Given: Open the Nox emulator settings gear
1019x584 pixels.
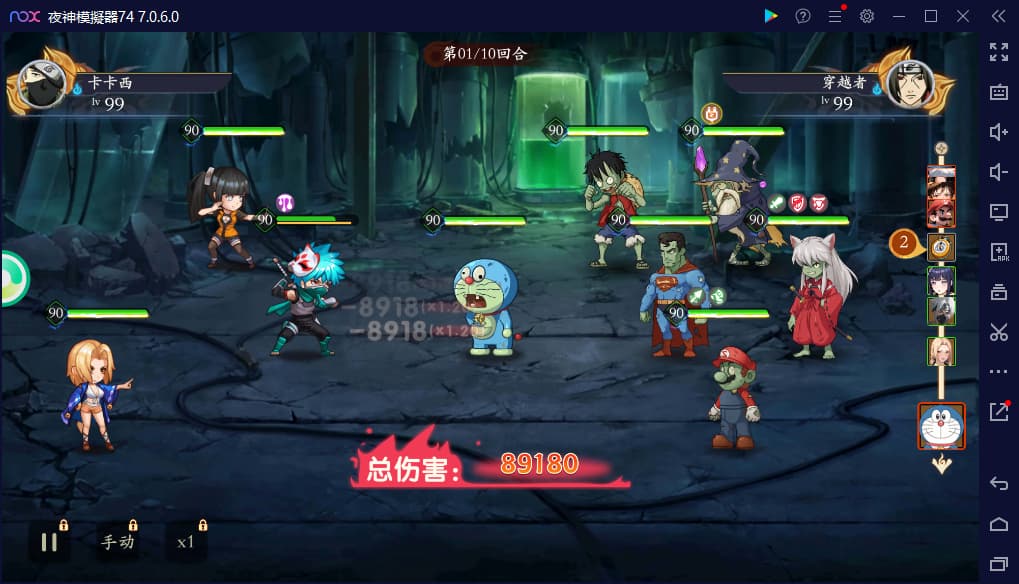Looking at the screenshot, I should [x=867, y=16].
